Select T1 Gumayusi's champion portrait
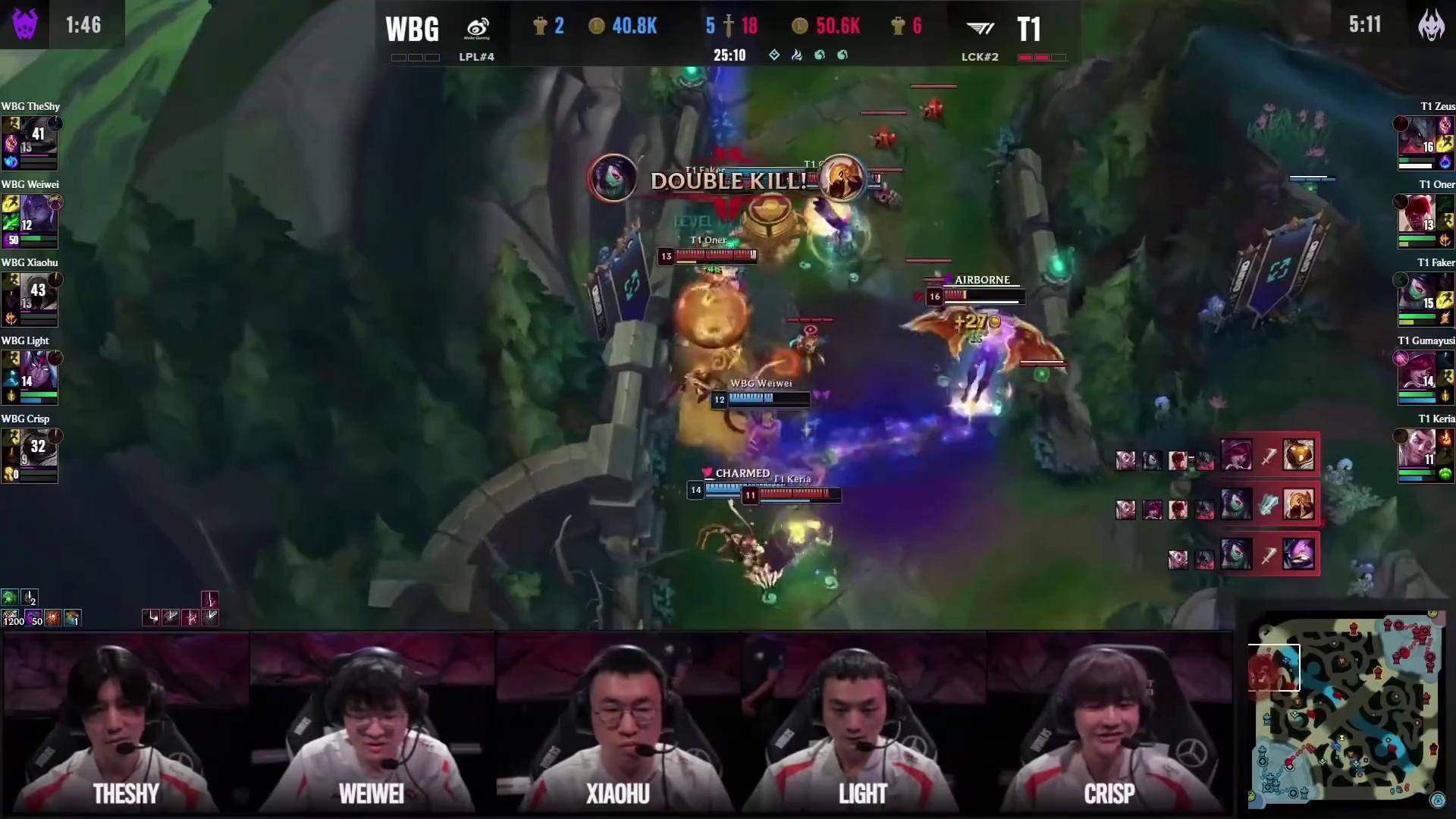 pos(1417,372)
